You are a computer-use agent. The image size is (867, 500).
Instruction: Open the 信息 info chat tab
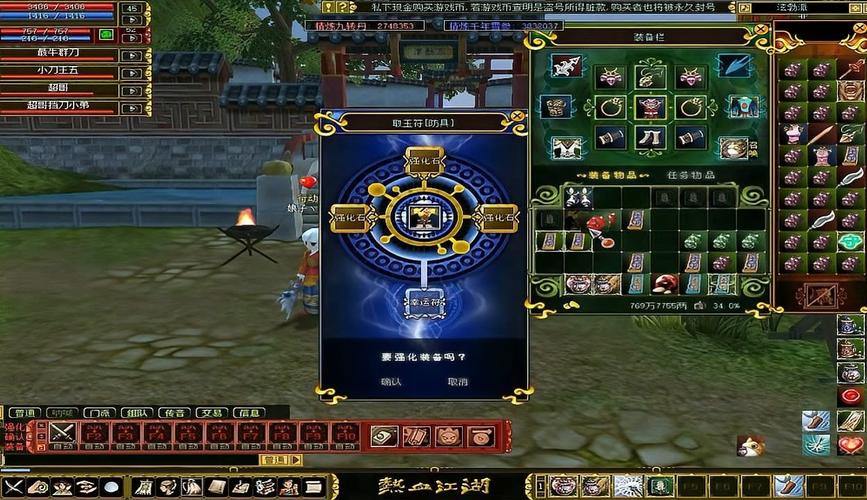tap(247, 412)
